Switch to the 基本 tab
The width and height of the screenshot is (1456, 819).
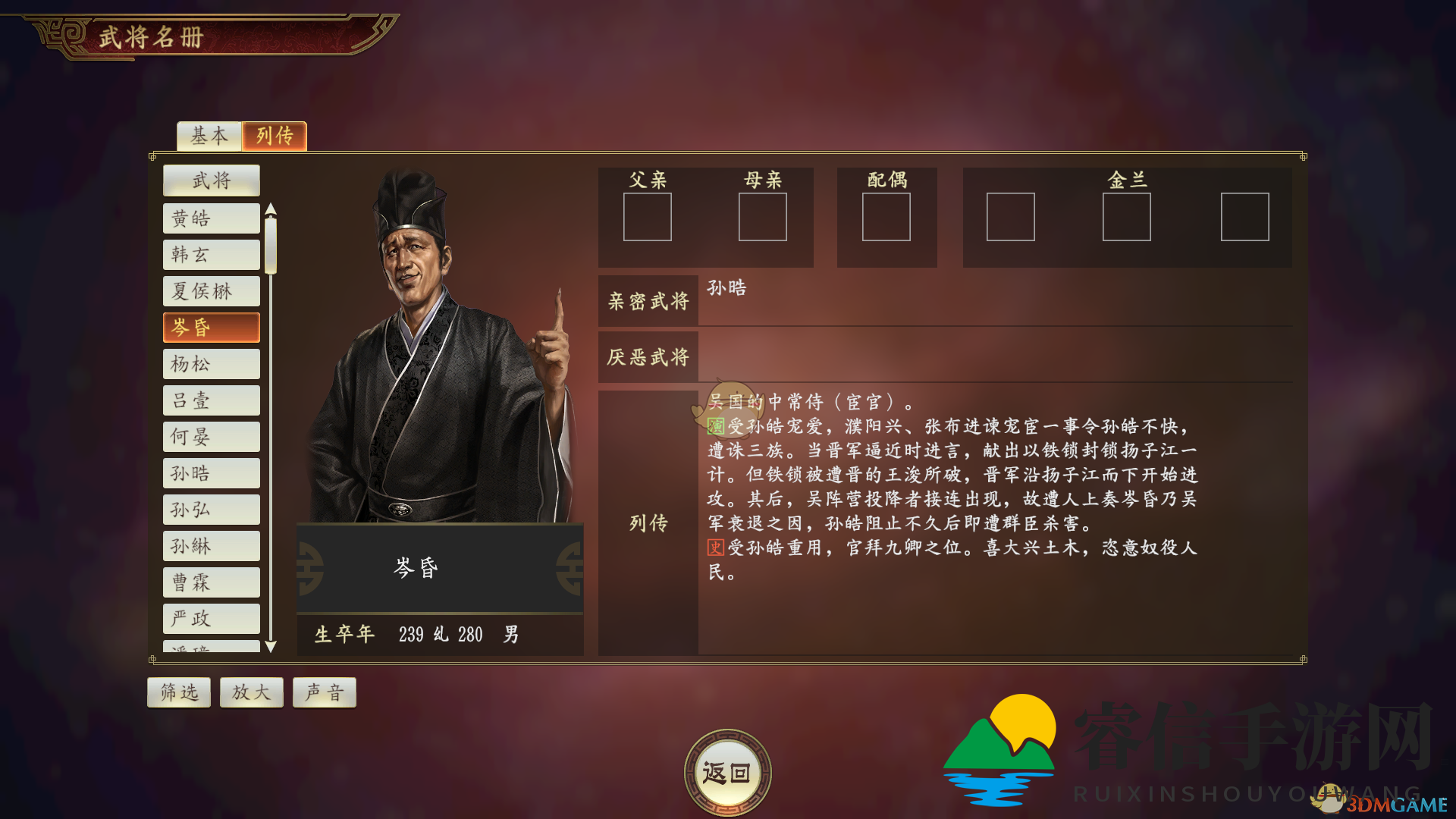click(209, 136)
